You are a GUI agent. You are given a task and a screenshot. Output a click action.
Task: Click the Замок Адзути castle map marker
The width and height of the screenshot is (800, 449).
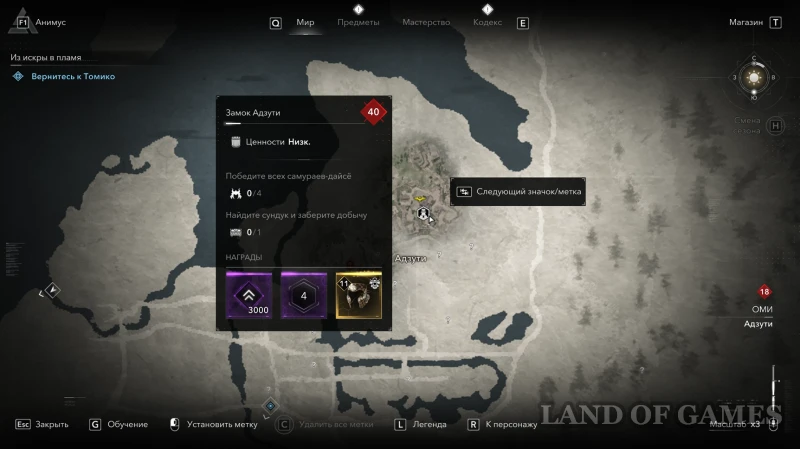coord(423,213)
